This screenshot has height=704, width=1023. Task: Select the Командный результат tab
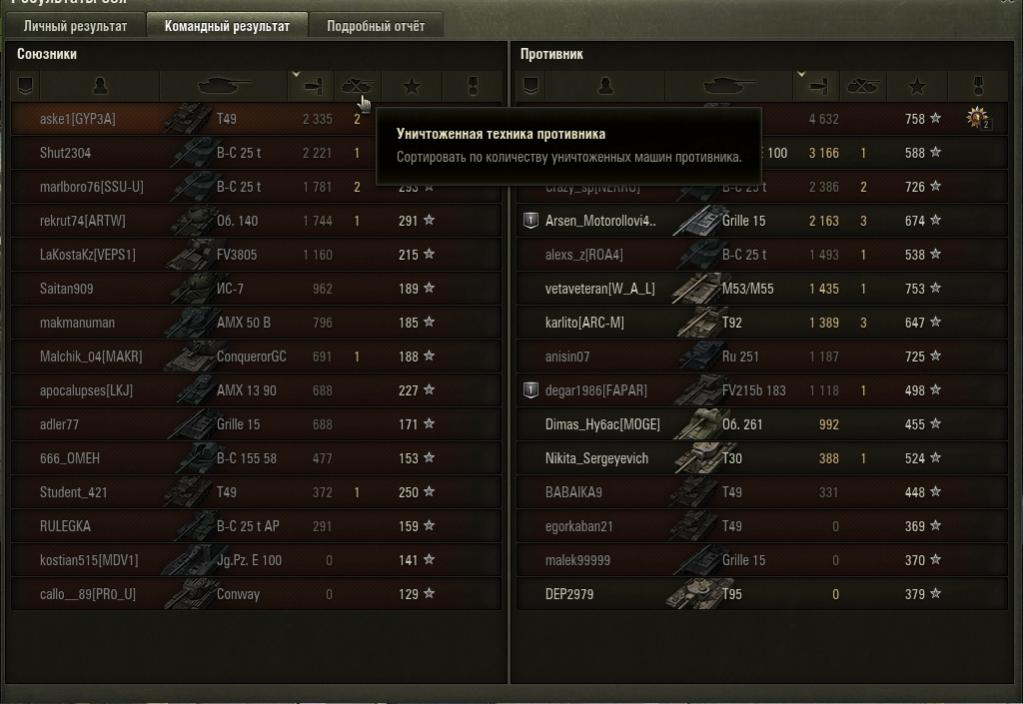227,26
